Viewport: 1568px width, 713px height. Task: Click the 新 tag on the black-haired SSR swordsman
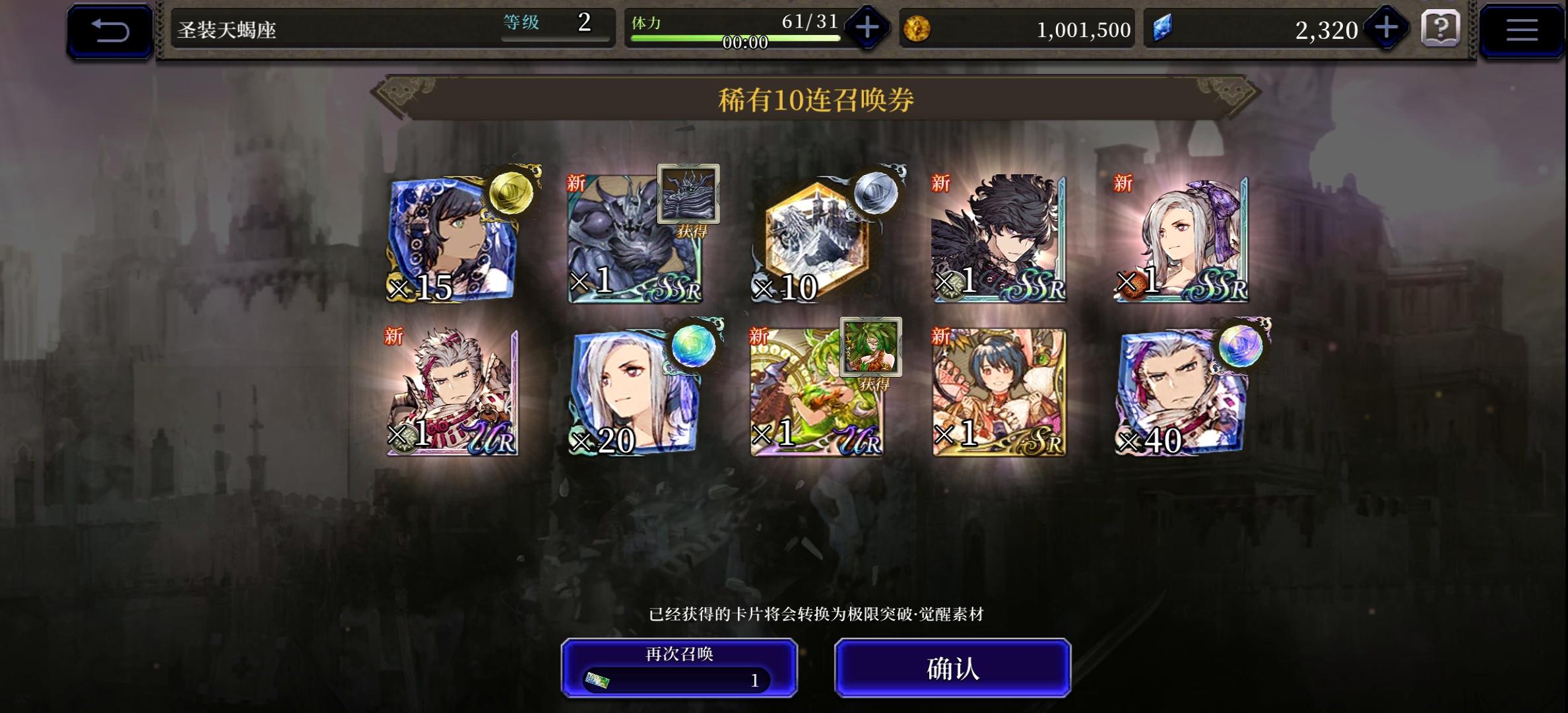[938, 184]
